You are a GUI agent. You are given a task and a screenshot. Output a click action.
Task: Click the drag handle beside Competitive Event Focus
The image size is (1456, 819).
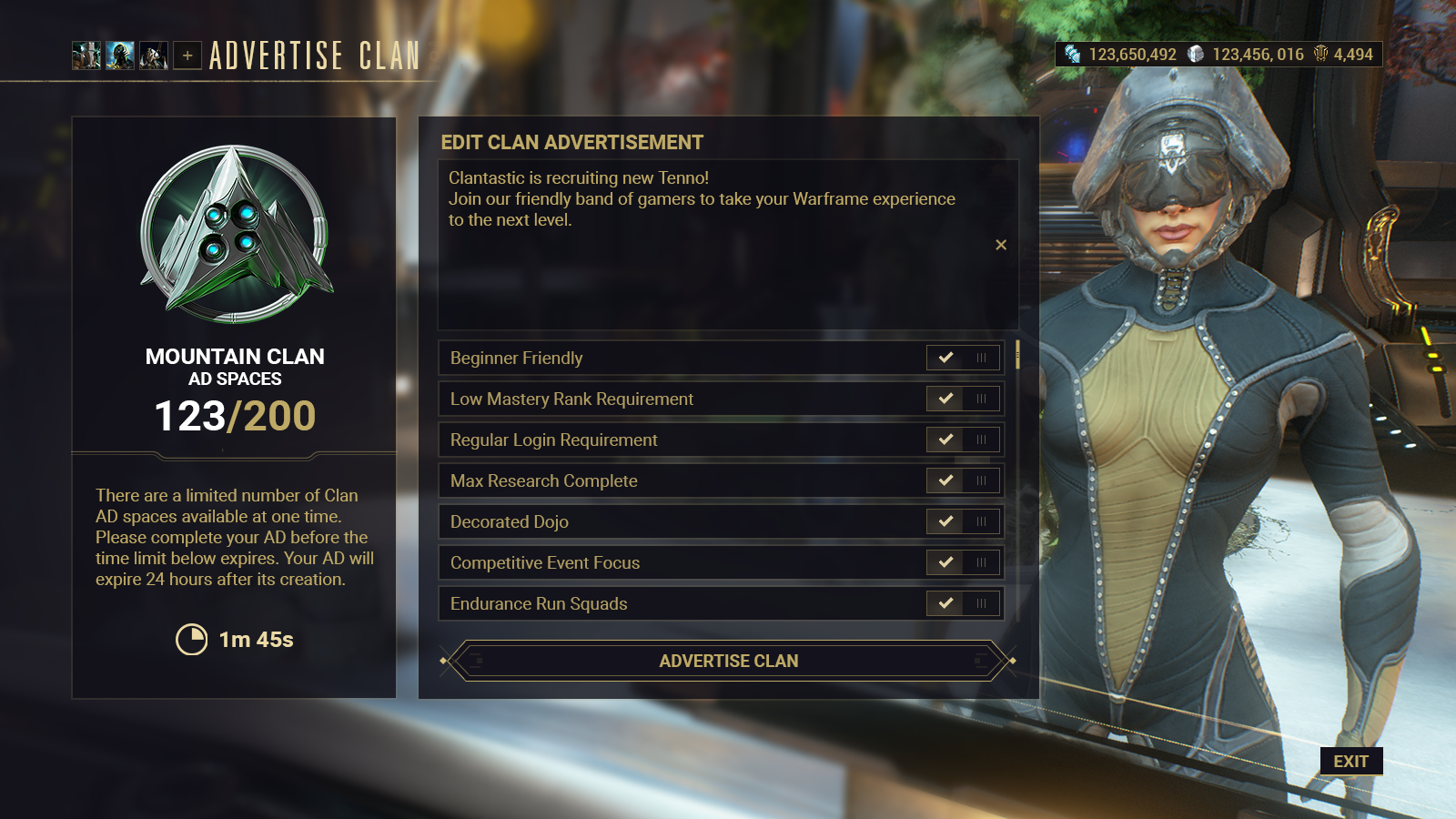tap(981, 562)
